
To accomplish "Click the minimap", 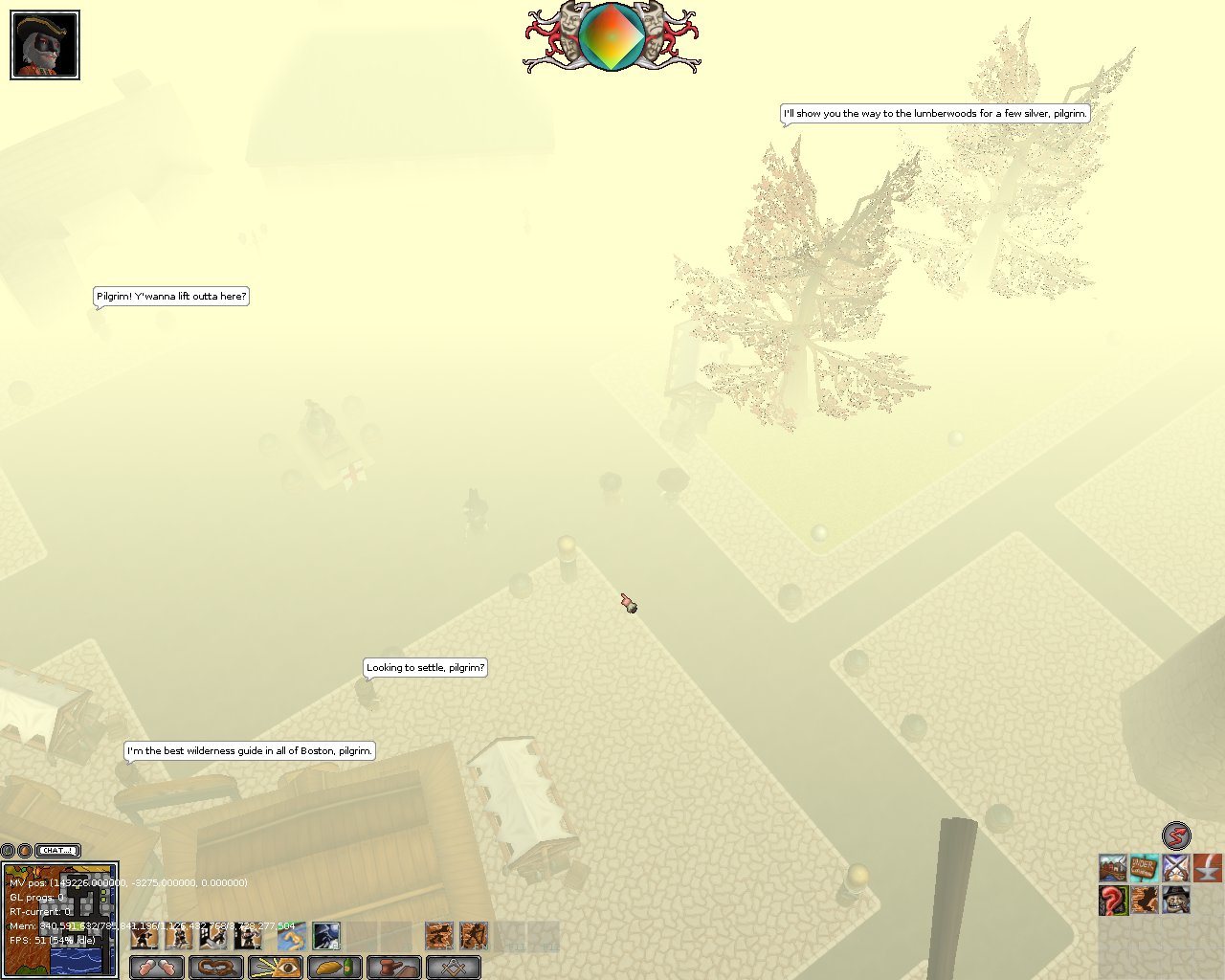I will pyautogui.click(x=59, y=921).
